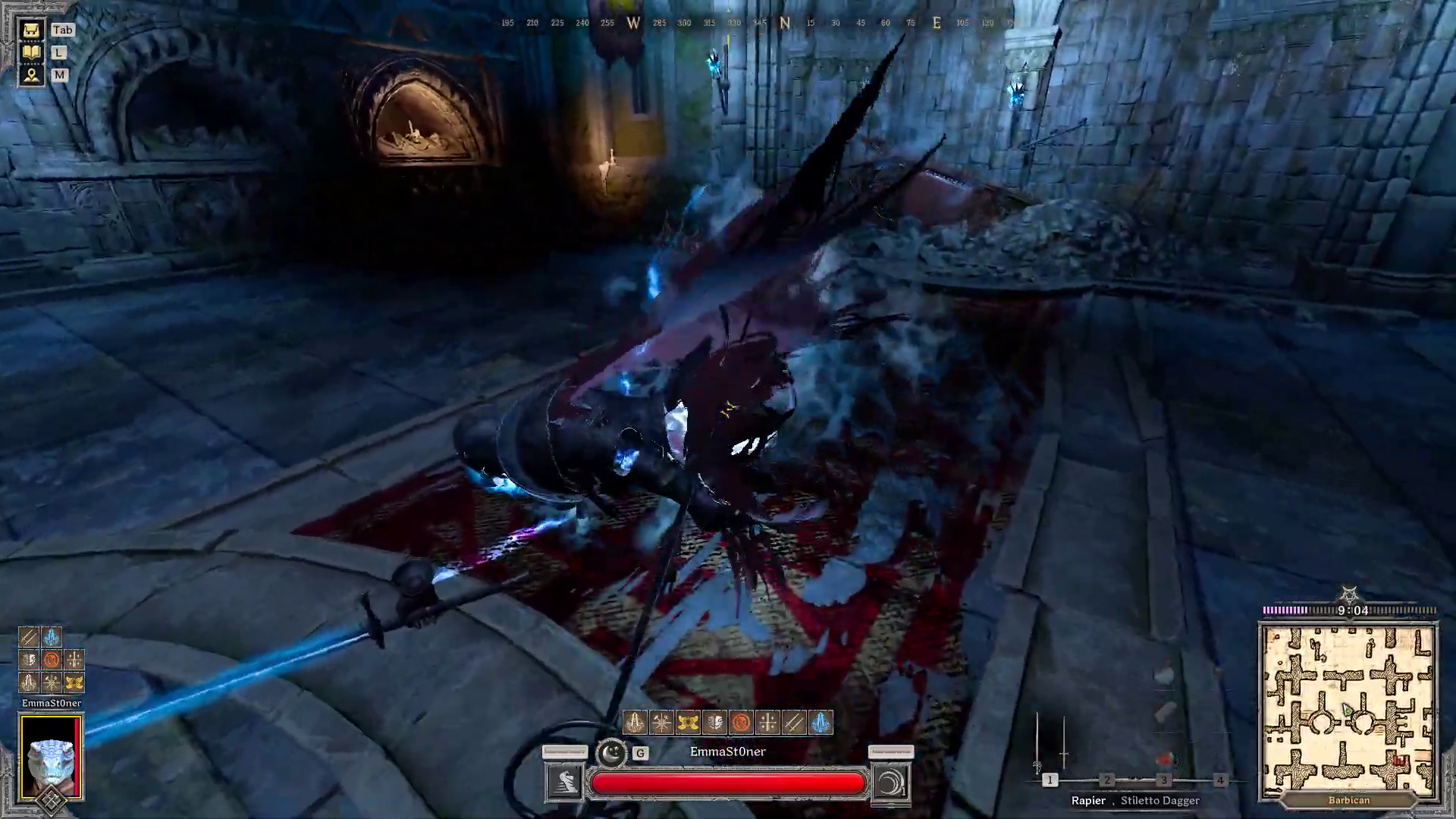Click the two-faced mask perk above the health bar
This screenshot has height=819, width=1456.
[714, 723]
